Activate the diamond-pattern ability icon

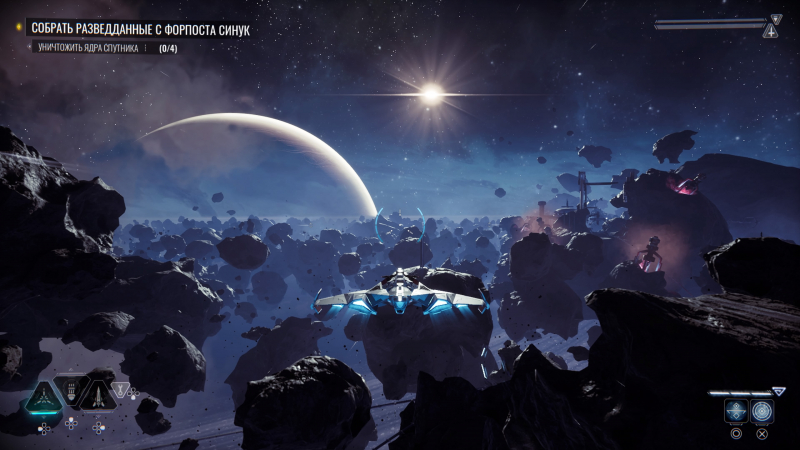click(x=735, y=412)
